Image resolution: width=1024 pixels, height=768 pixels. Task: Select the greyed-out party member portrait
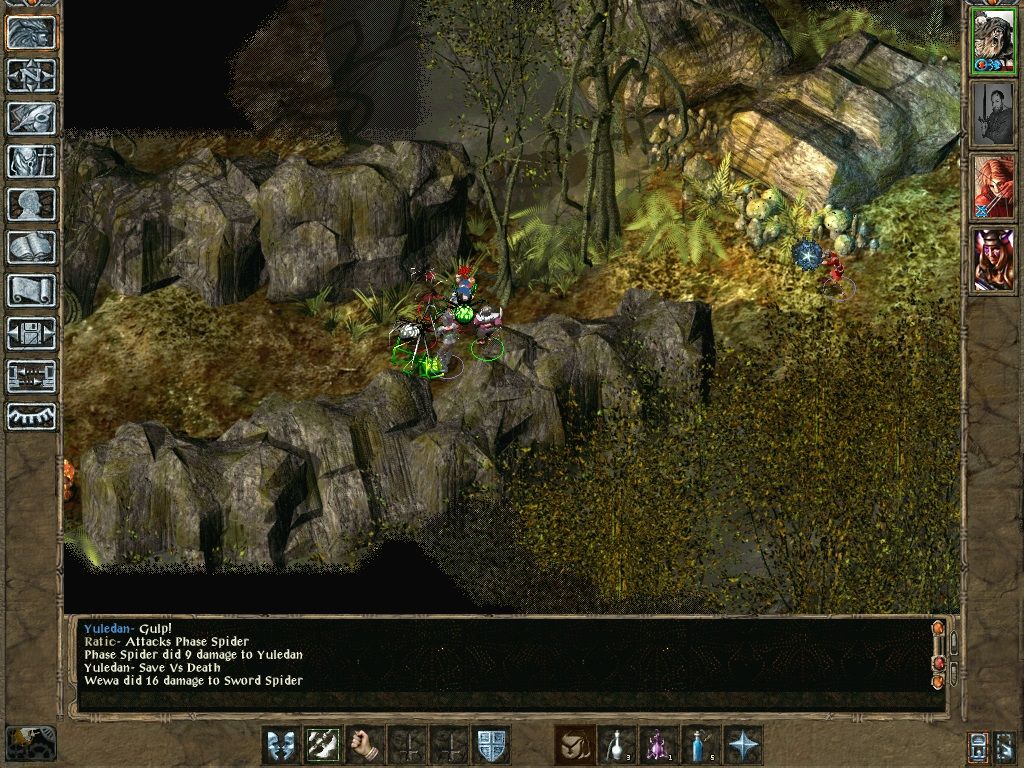click(x=993, y=113)
